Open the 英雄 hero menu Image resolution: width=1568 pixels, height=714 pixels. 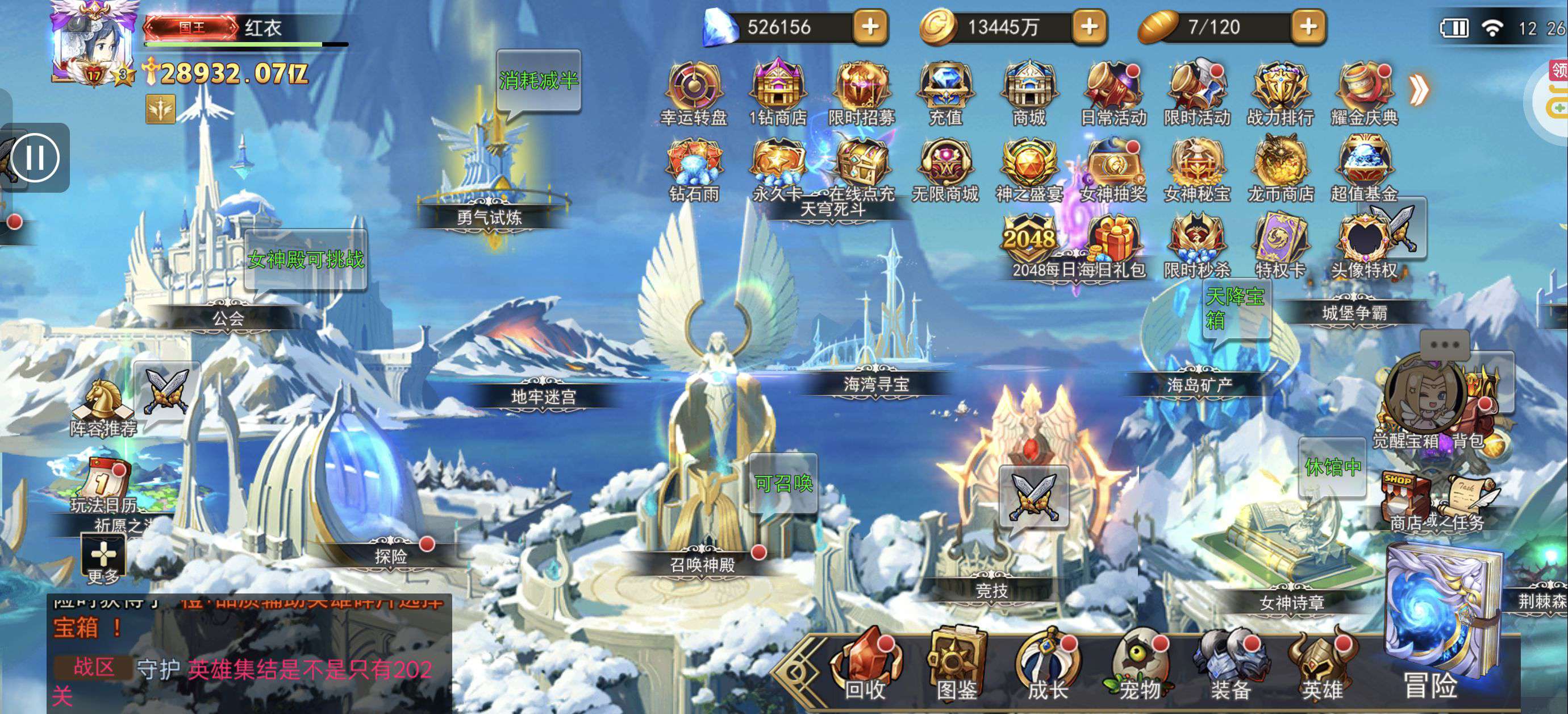pos(1322,665)
